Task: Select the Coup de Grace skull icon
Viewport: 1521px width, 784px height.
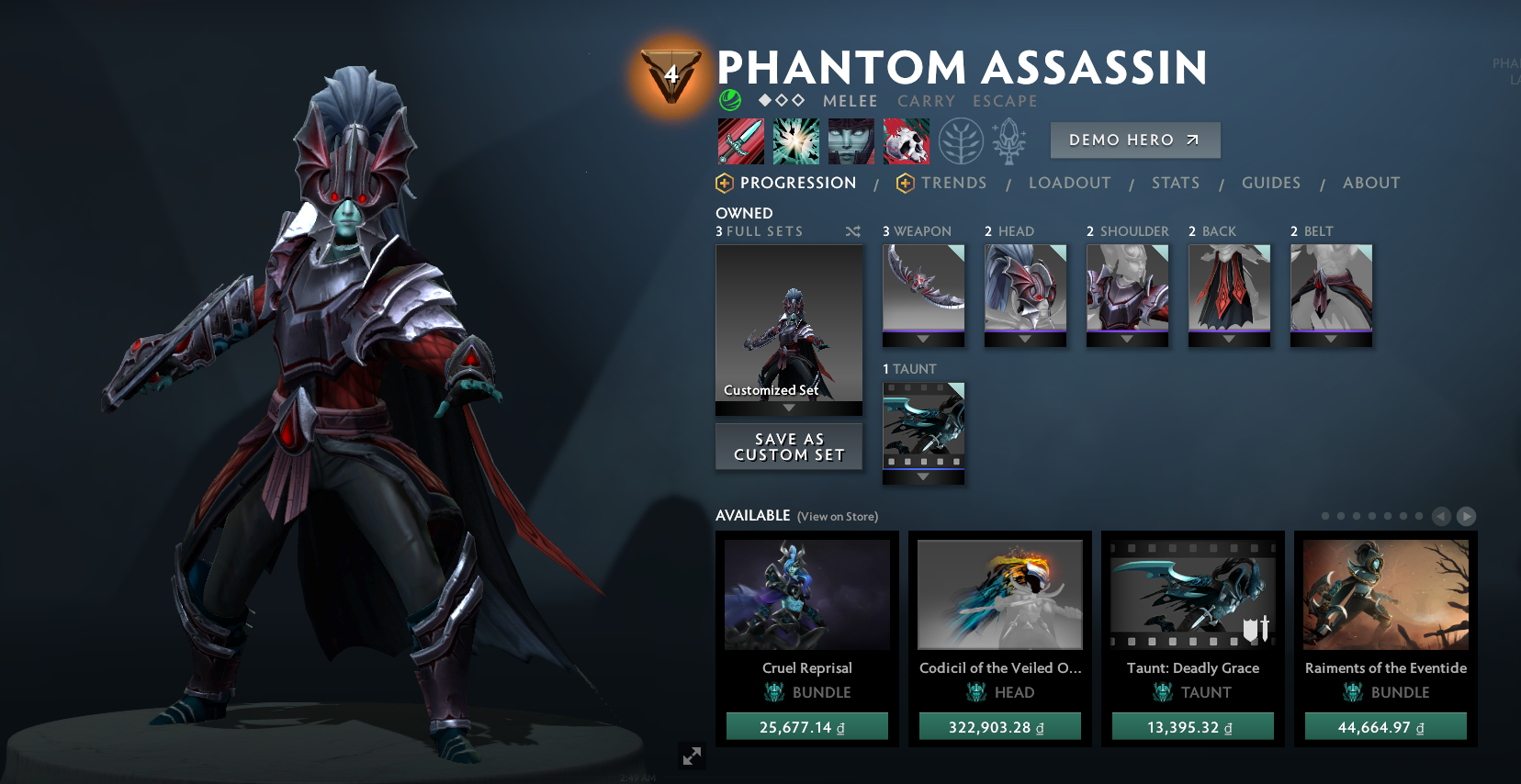Action: point(907,141)
